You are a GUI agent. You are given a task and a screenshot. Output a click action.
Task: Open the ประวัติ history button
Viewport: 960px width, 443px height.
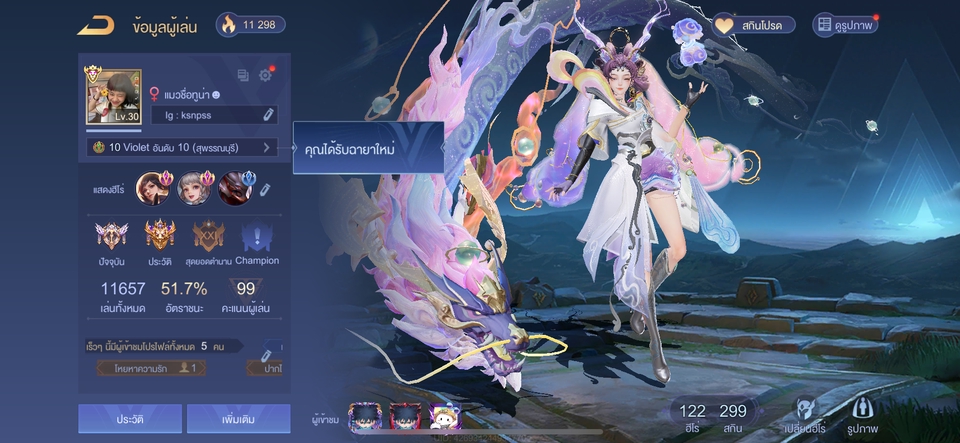(130, 419)
